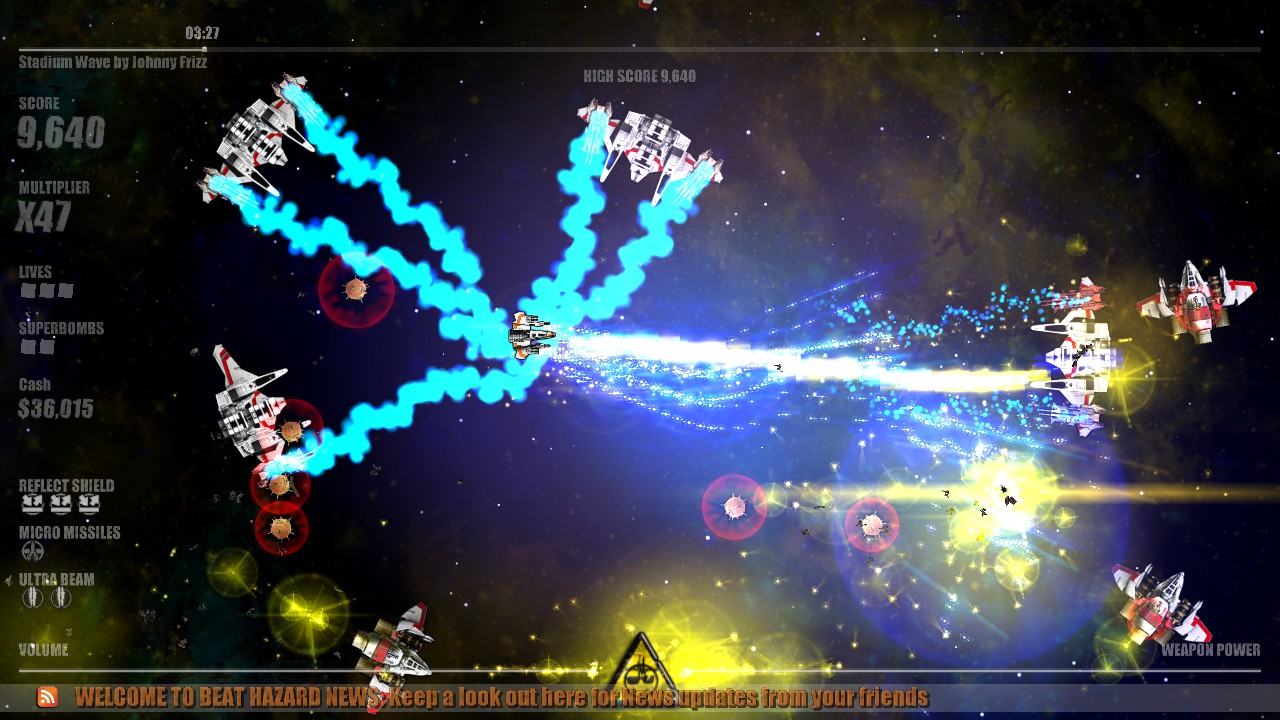Click the middle Reflect Shield icon
1280x720 pixels.
point(58,505)
